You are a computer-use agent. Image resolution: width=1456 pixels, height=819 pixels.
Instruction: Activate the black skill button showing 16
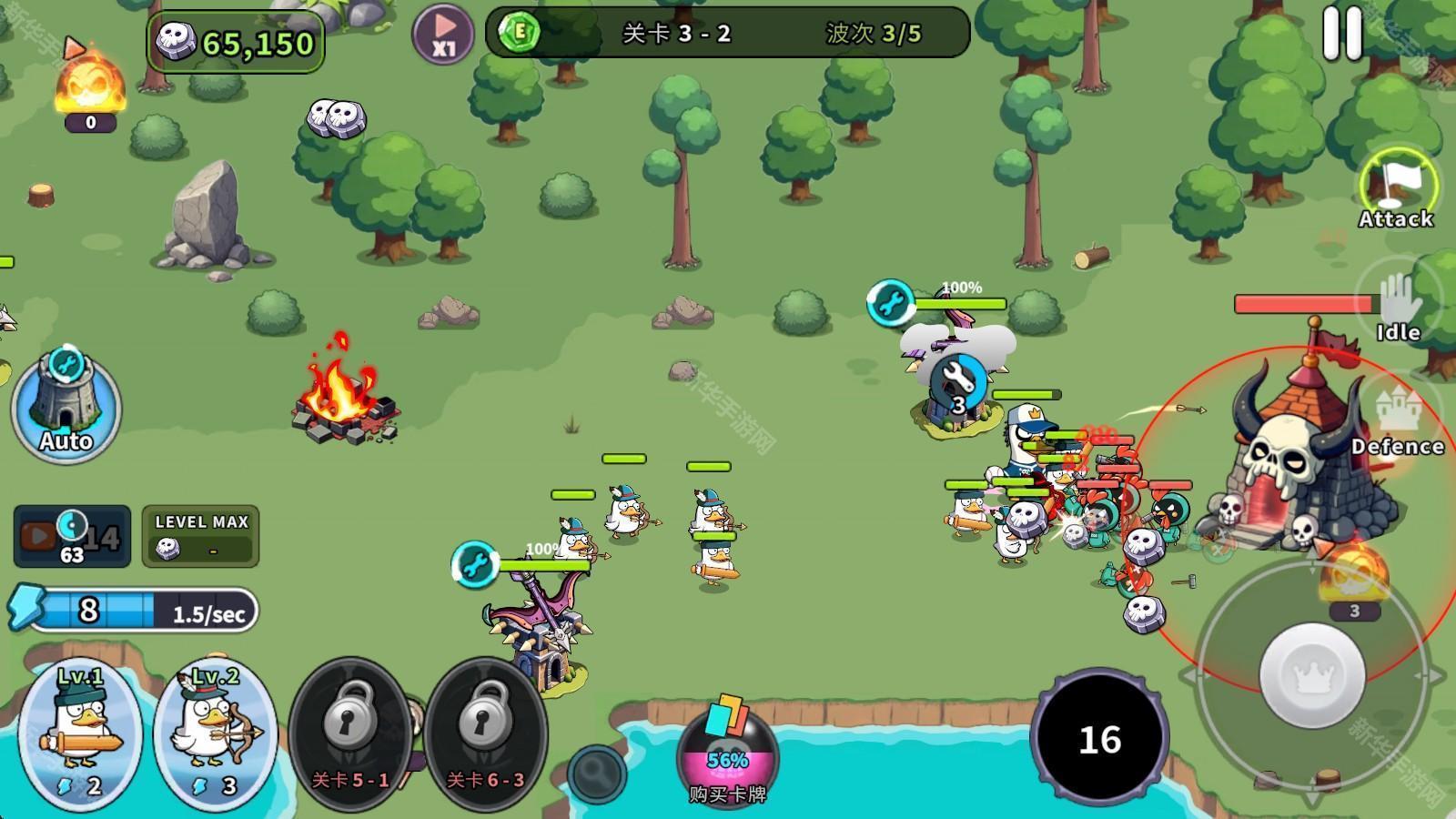pyautogui.click(x=1099, y=739)
